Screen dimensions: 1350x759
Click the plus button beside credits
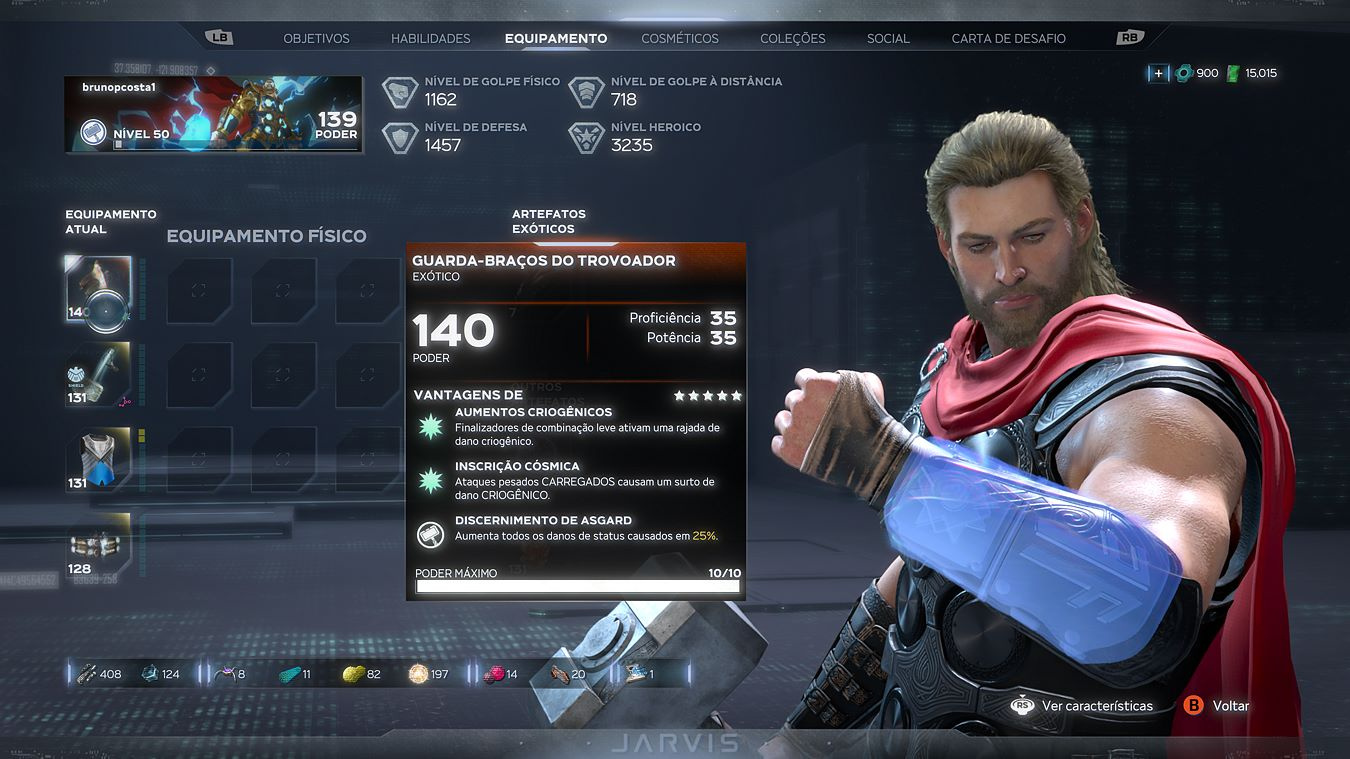tap(1158, 73)
